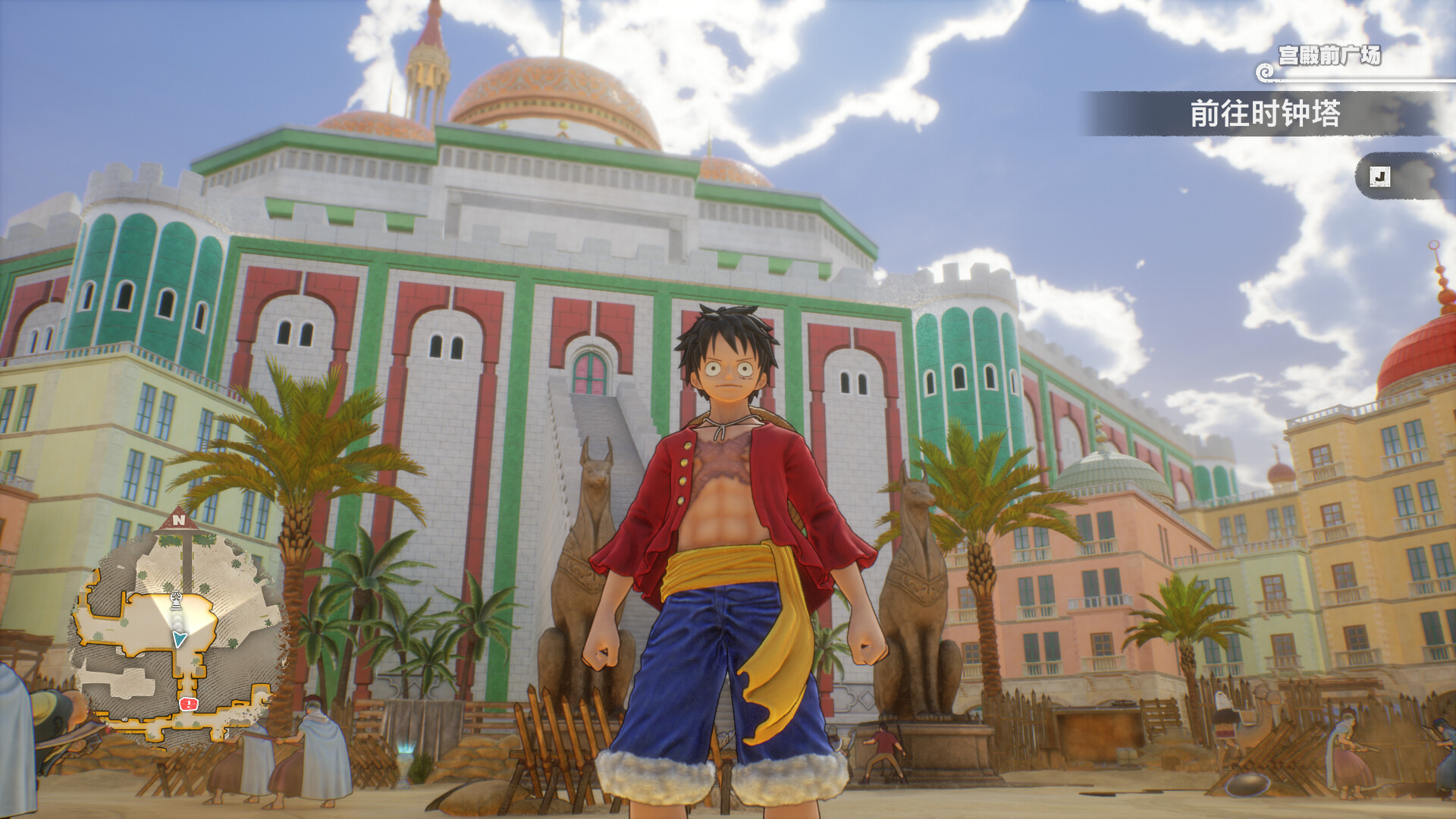
Task: Click the red exclamation quest marker on minimap
Action: click(187, 704)
